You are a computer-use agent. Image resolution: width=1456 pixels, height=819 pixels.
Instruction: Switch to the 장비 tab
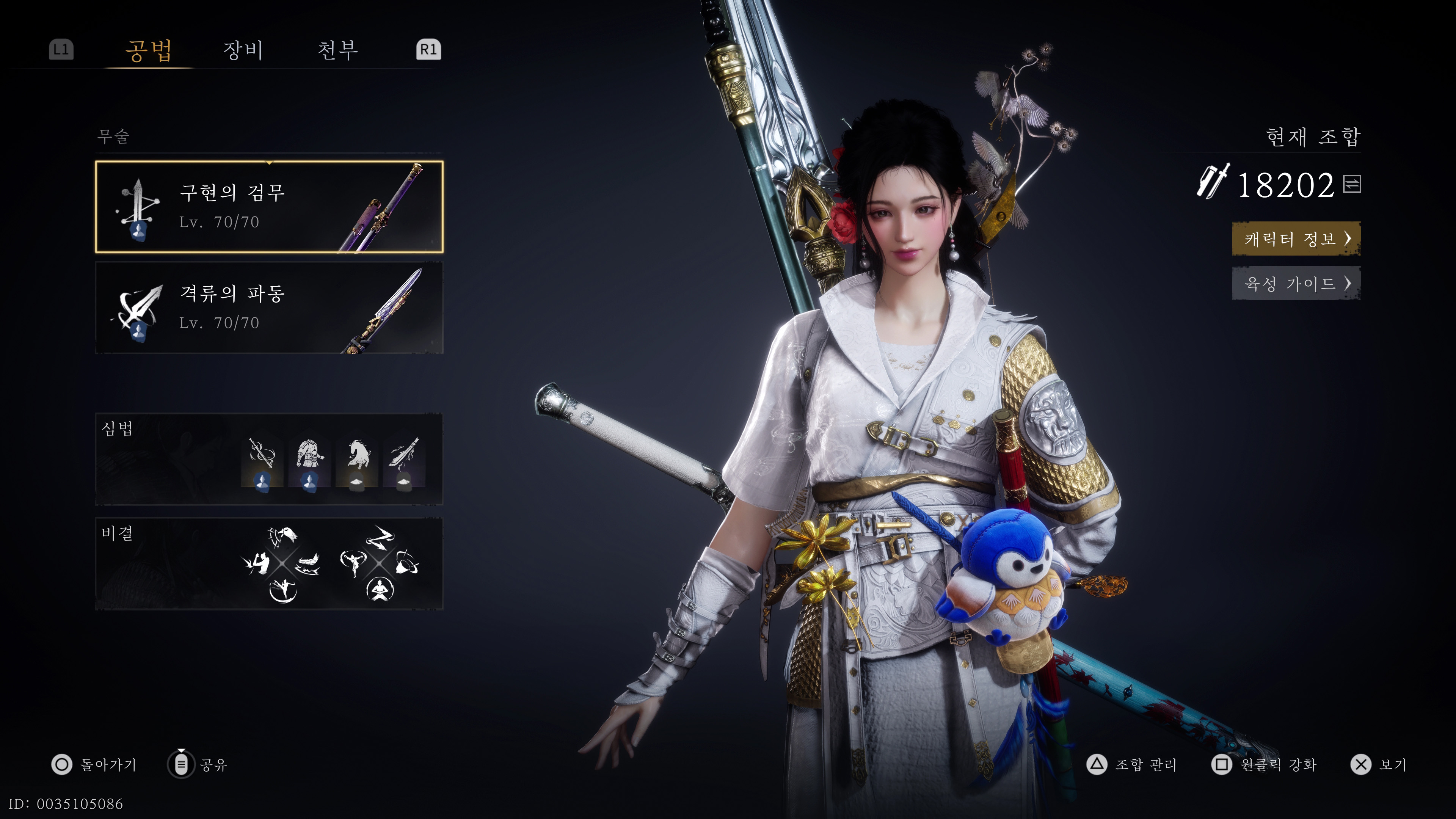(243, 50)
